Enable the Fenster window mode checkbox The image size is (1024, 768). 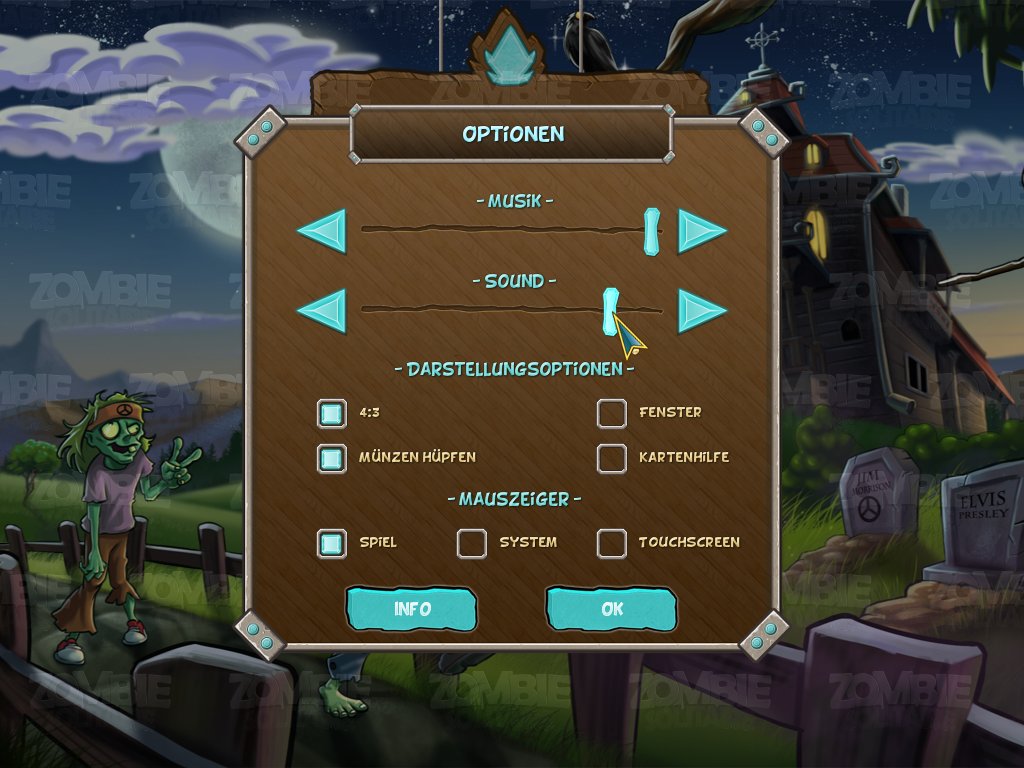coord(612,413)
